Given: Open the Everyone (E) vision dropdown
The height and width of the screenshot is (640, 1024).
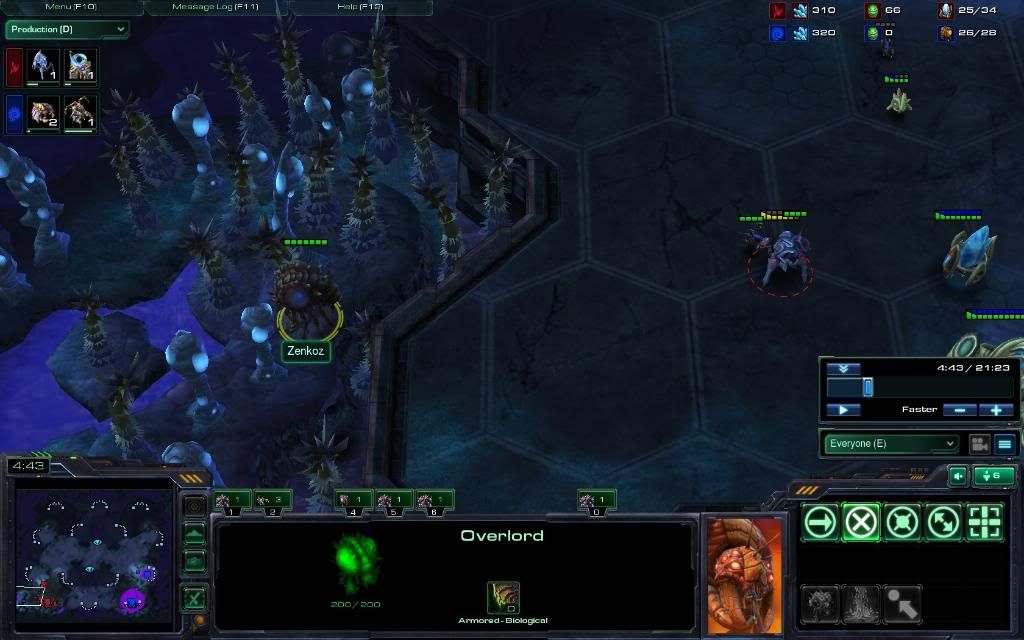Looking at the screenshot, I should coord(891,443).
